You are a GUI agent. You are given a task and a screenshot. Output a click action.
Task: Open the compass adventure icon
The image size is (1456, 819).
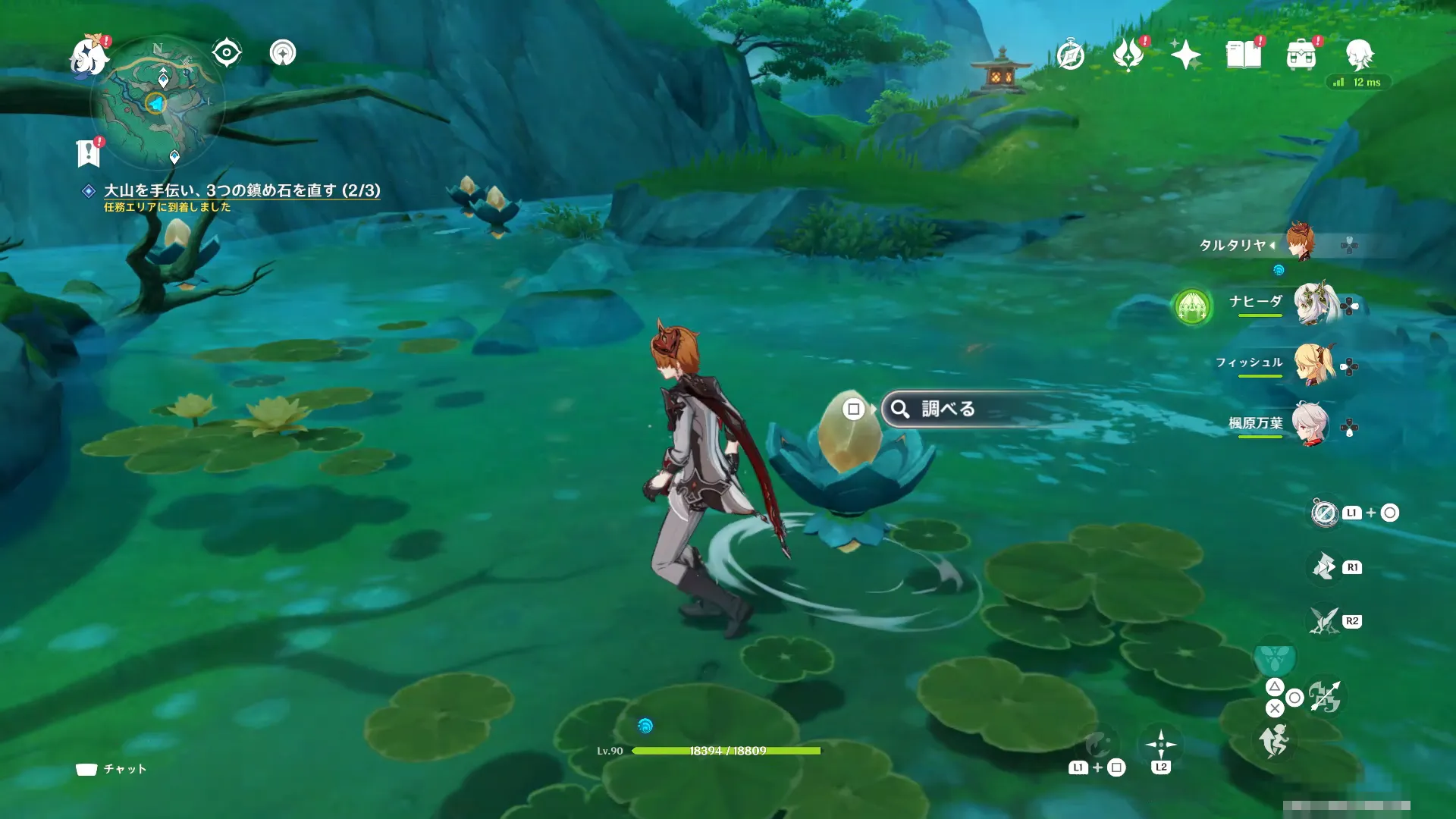click(1070, 55)
